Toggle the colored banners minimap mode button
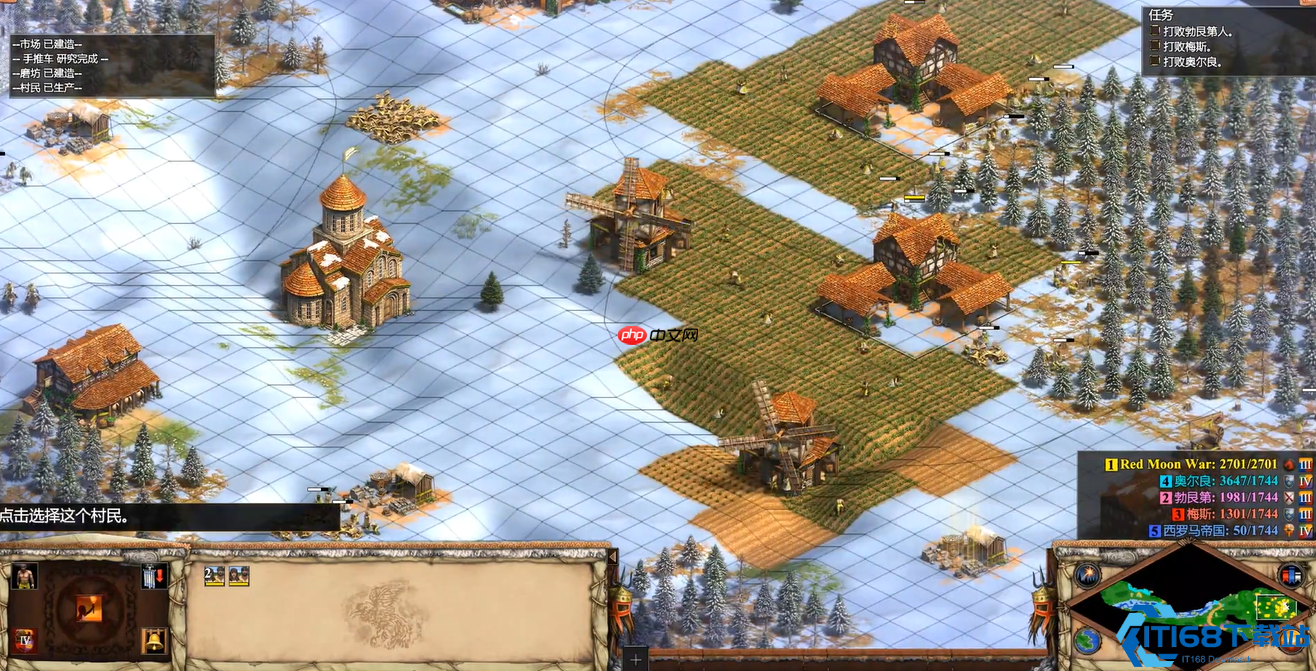 pyautogui.click(x=1291, y=575)
